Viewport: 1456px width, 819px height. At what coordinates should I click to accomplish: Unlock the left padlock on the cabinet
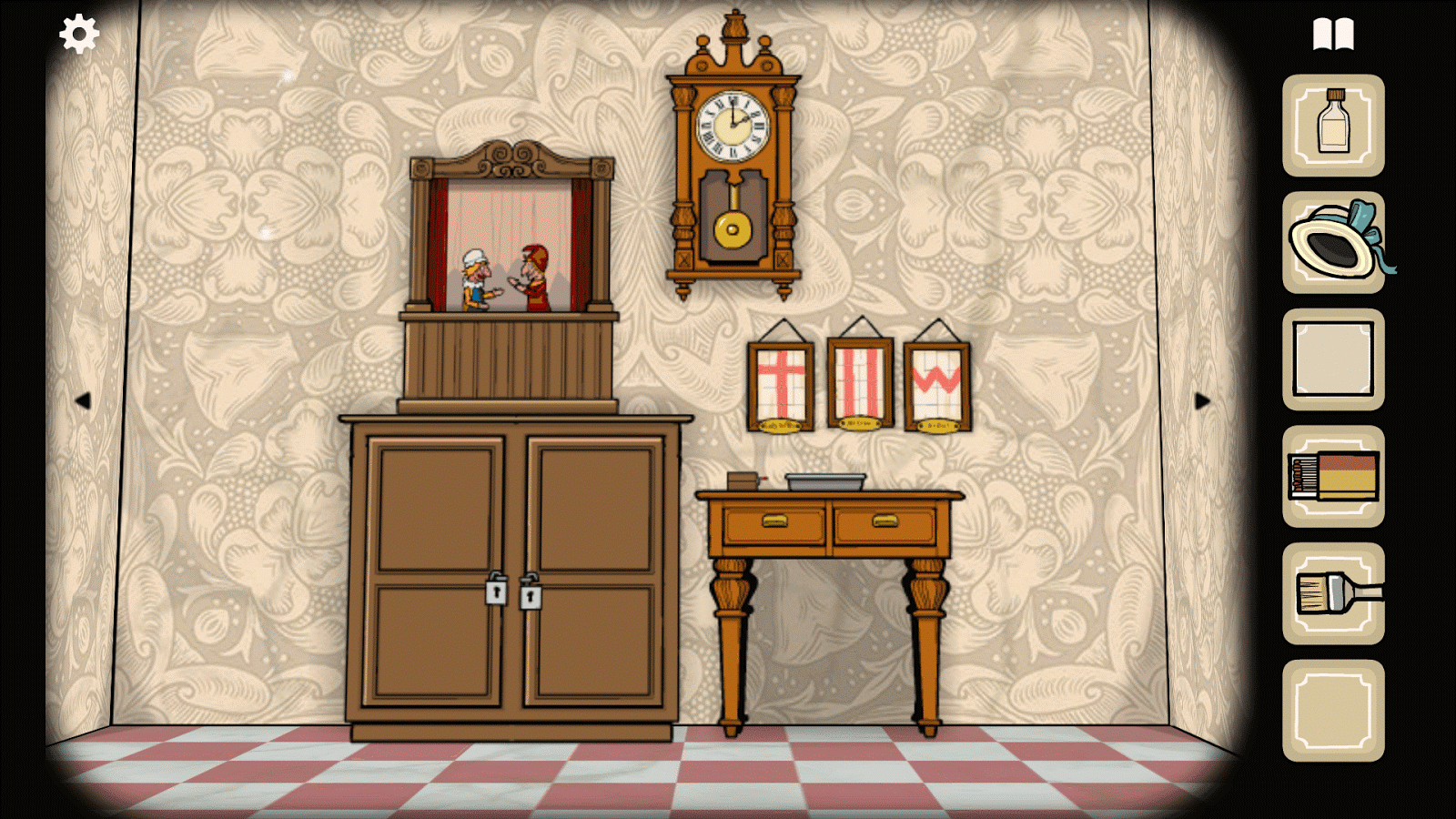point(496,593)
